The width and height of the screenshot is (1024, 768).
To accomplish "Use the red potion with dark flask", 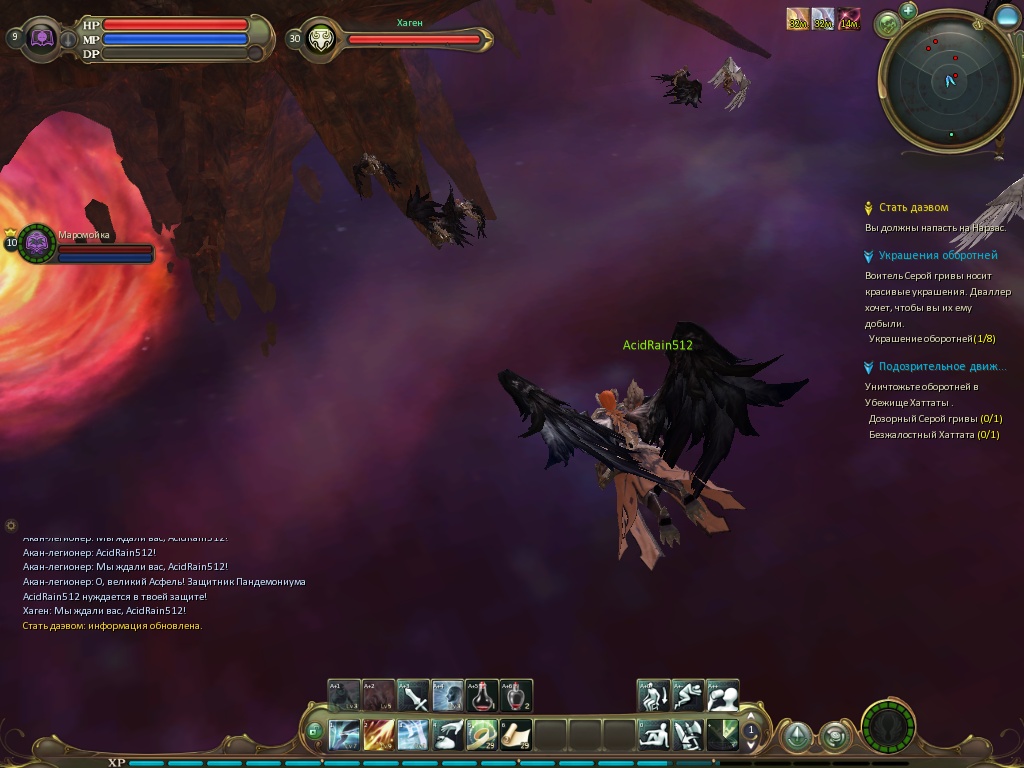I will tap(482, 695).
